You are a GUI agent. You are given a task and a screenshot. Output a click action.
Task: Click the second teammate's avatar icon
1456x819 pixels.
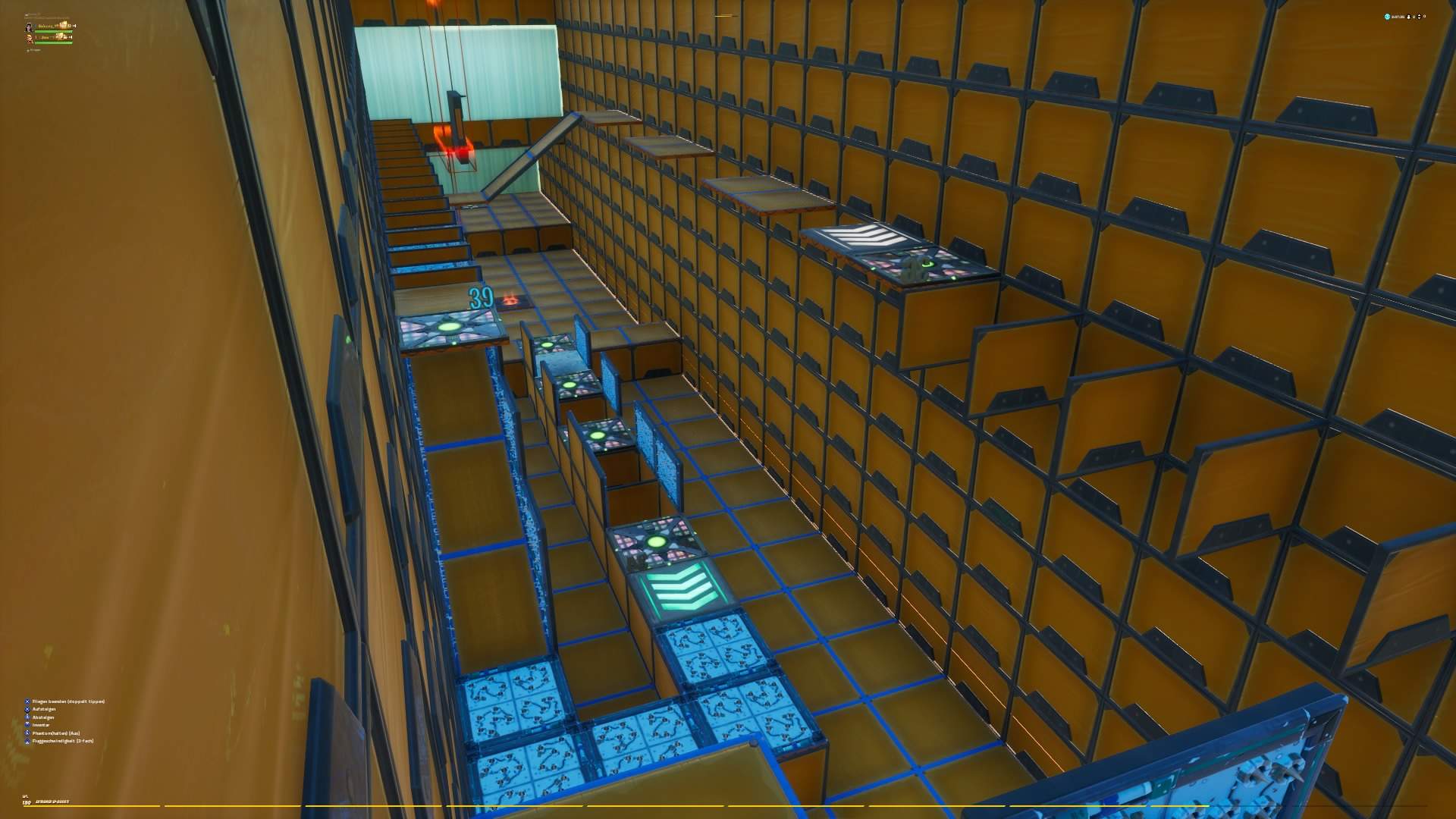(x=30, y=39)
